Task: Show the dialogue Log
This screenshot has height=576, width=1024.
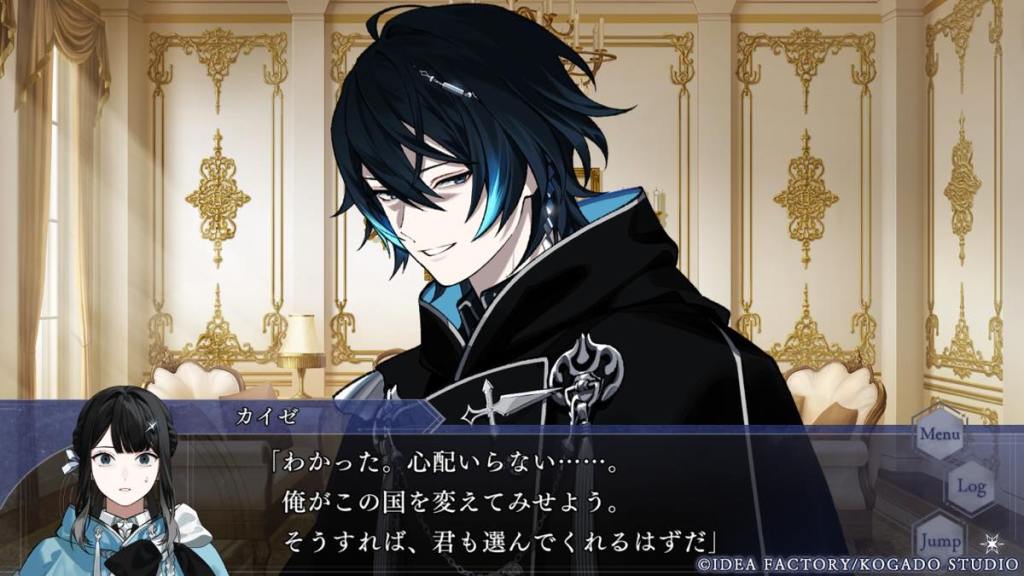Action: click(971, 487)
